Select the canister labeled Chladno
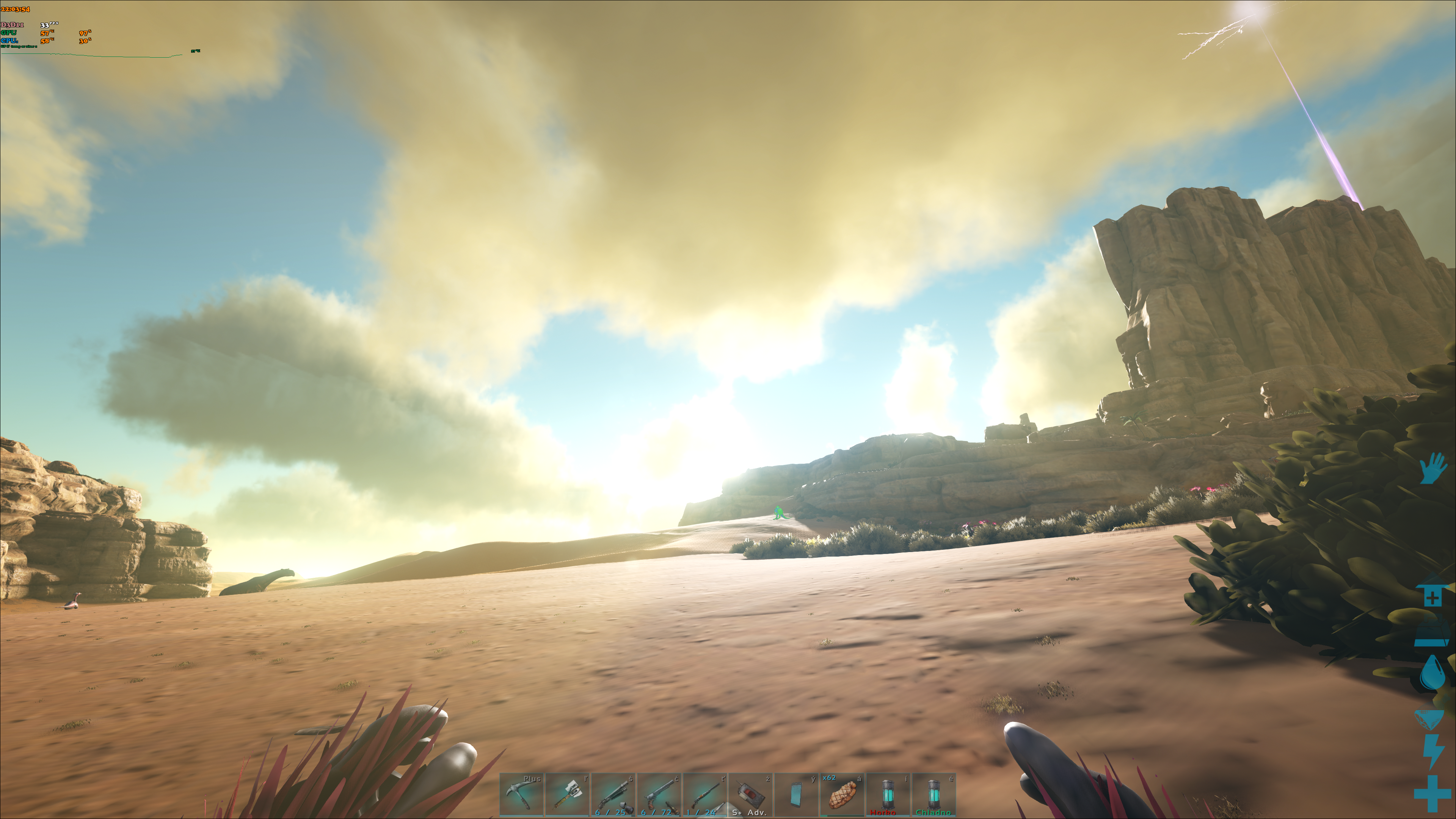Image resolution: width=1456 pixels, height=819 pixels. tap(934, 795)
